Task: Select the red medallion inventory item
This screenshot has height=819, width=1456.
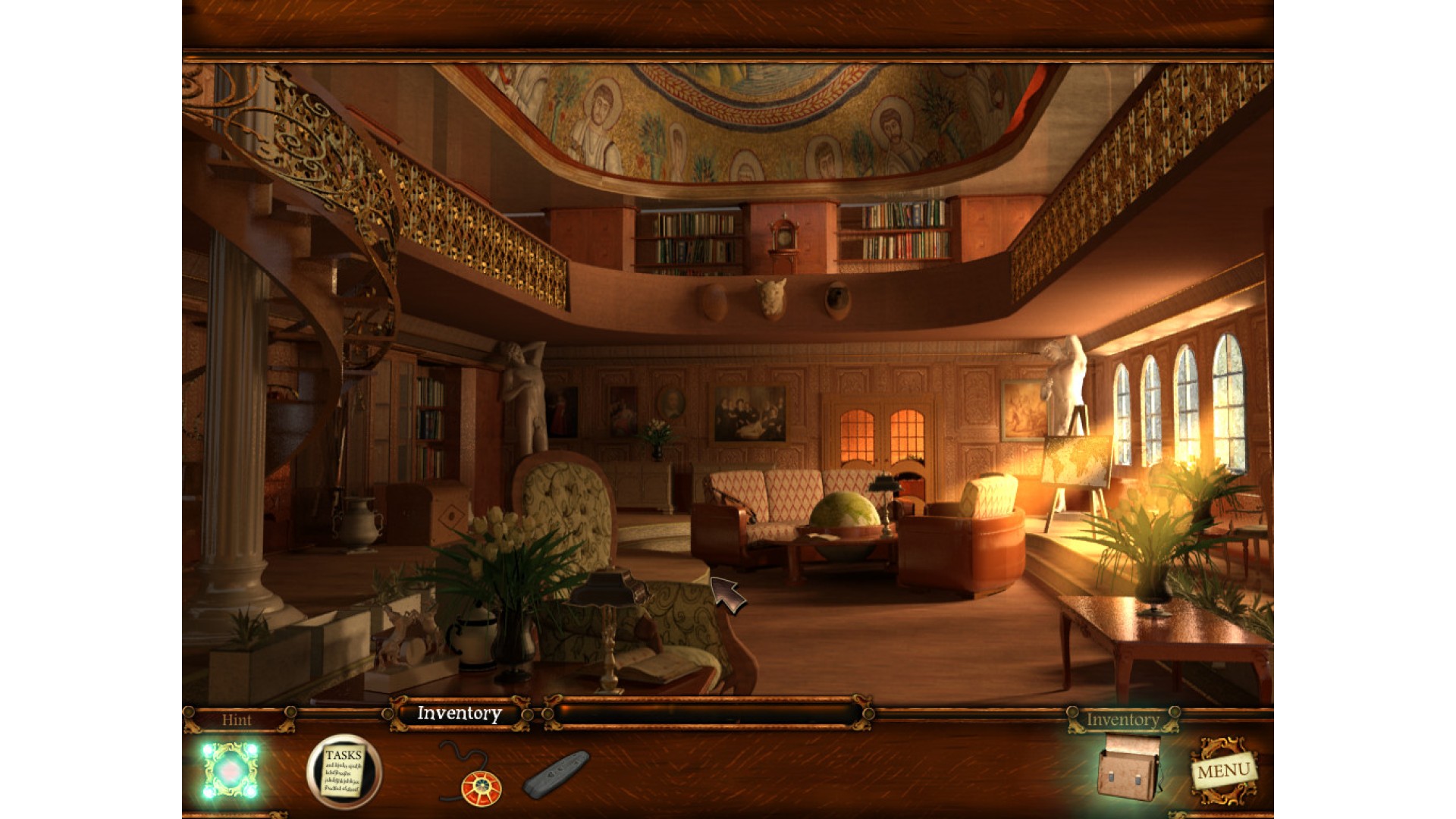Action: [481, 787]
